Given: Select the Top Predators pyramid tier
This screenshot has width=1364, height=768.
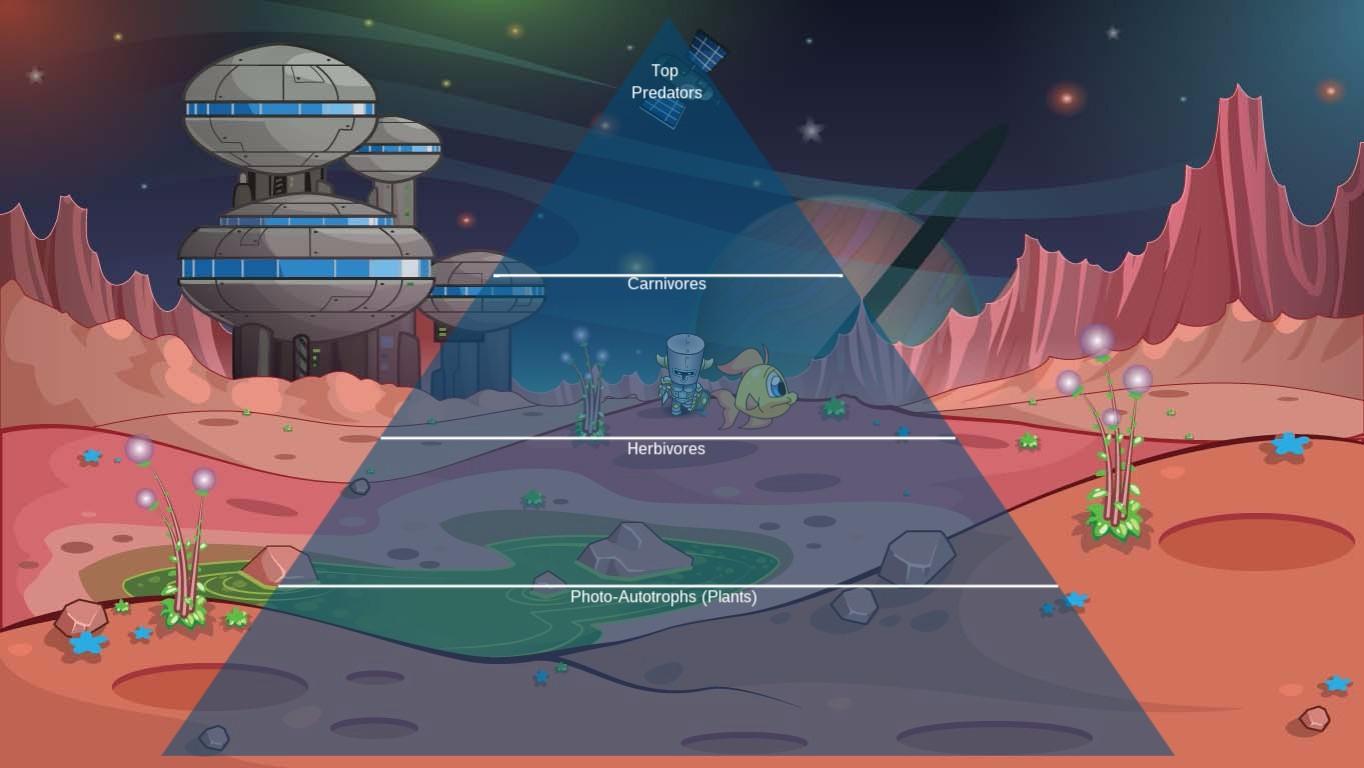Looking at the screenshot, I should point(666,82).
